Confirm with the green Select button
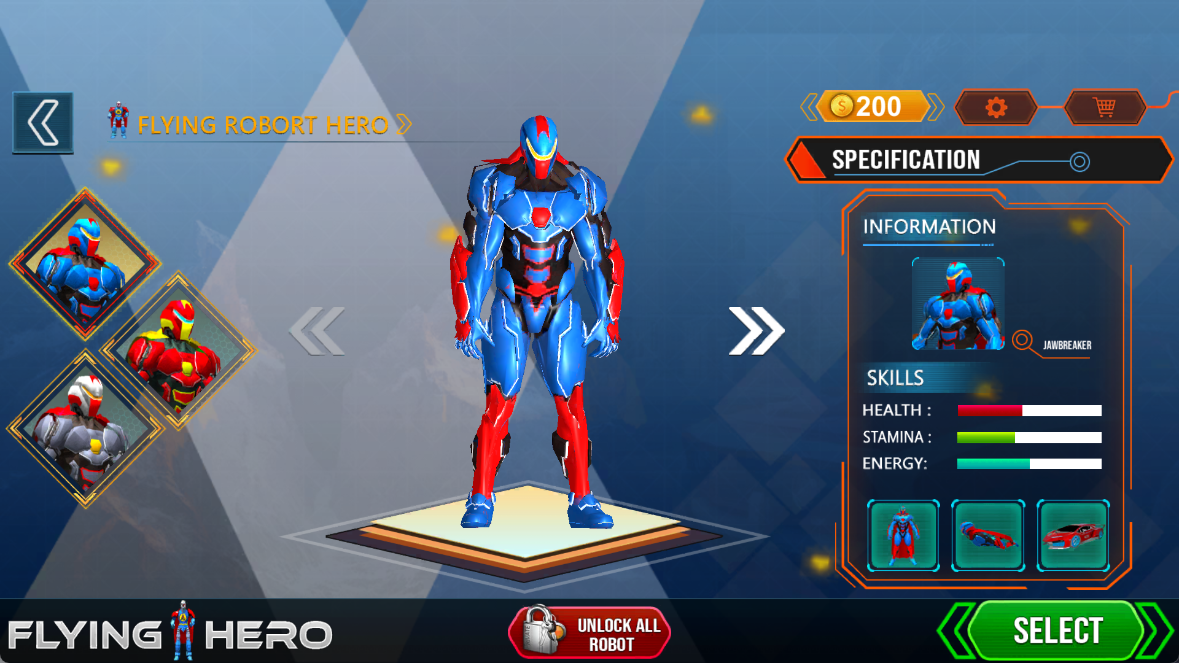 tap(1056, 631)
